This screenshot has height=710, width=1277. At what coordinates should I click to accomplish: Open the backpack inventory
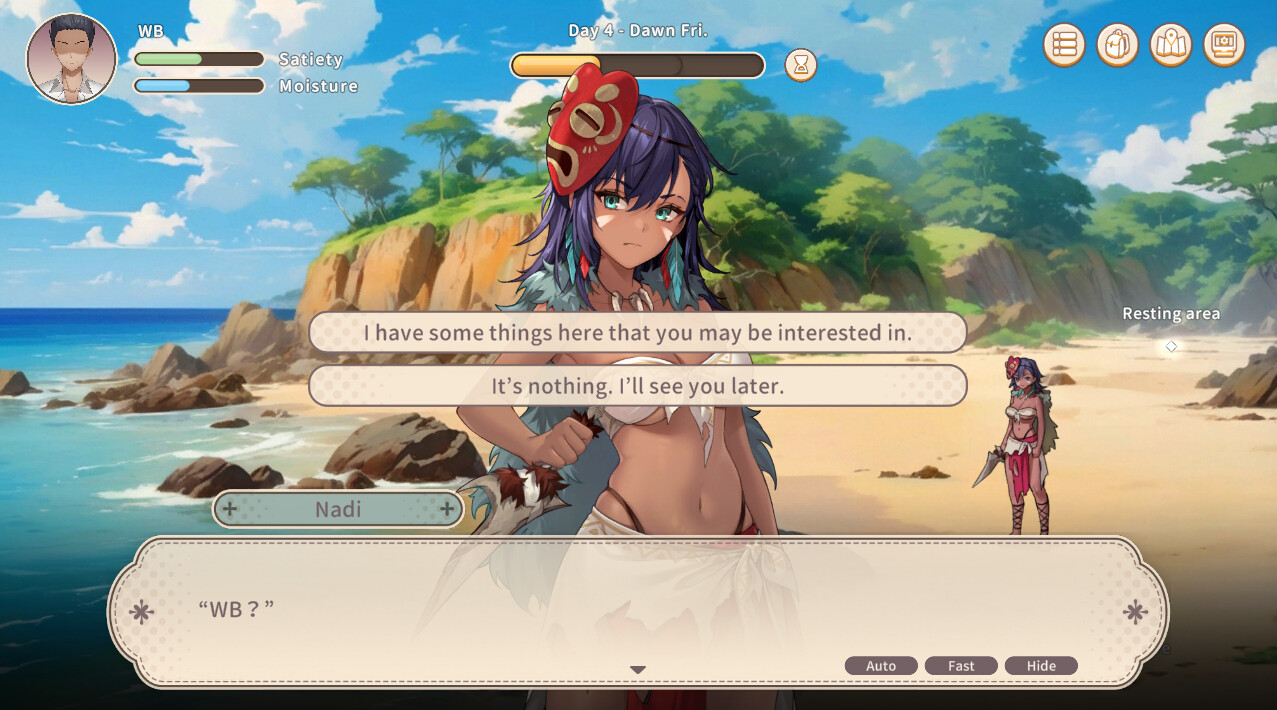click(1117, 45)
